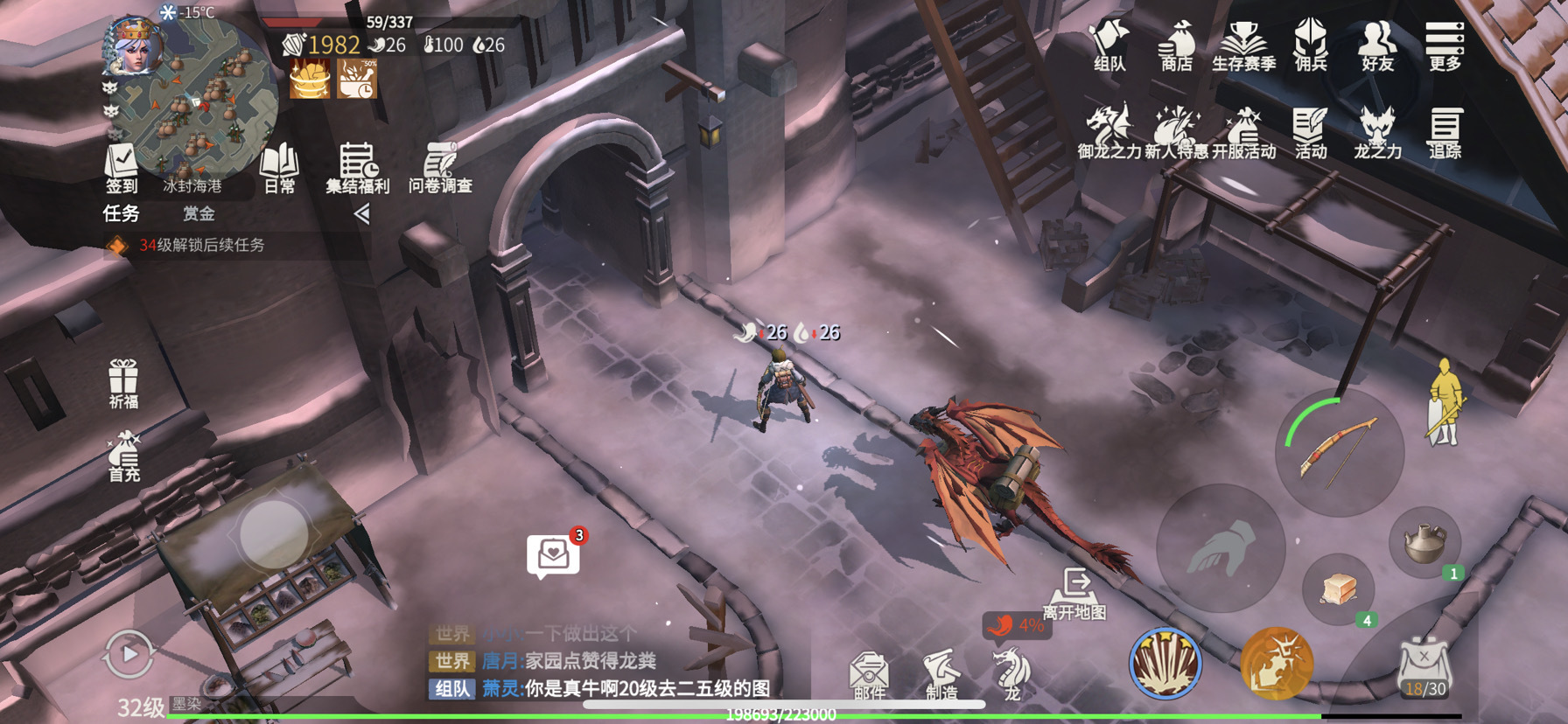1568x724 pixels.
Task: Open the backpack showing 18/30
Action: (x=1425, y=669)
